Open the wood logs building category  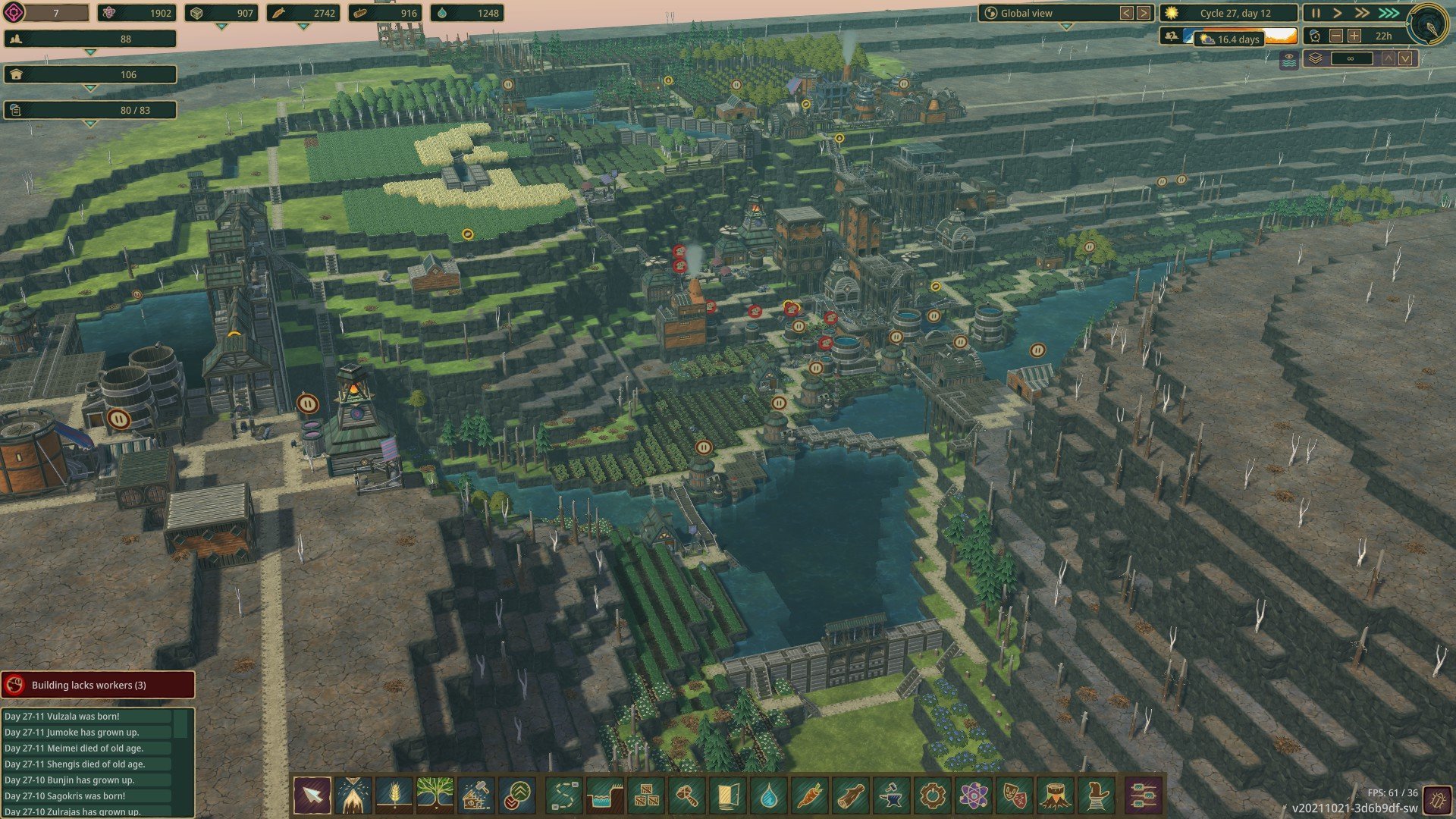[x=850, y=796]
